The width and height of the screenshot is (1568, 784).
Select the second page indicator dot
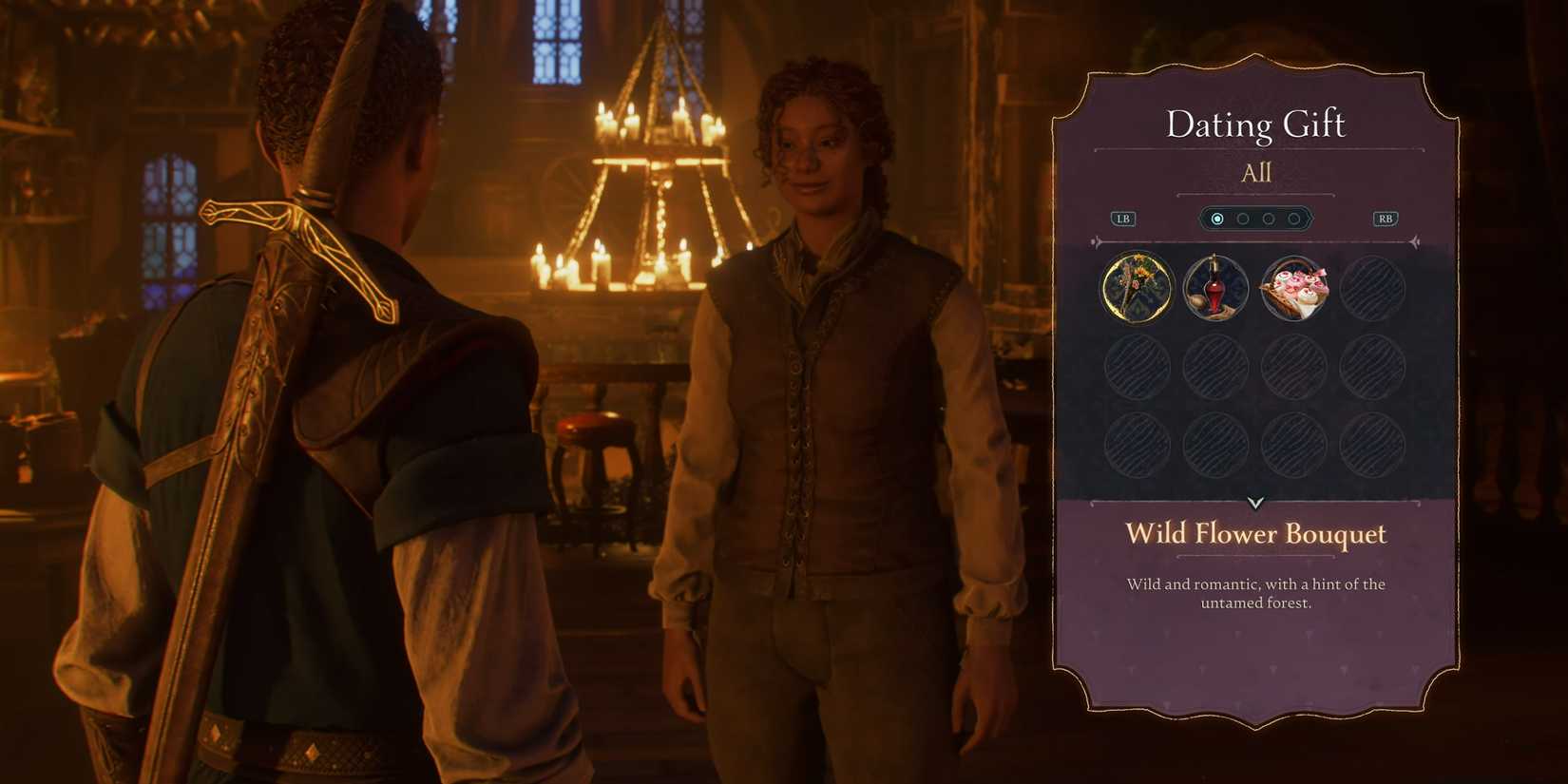1242,219
